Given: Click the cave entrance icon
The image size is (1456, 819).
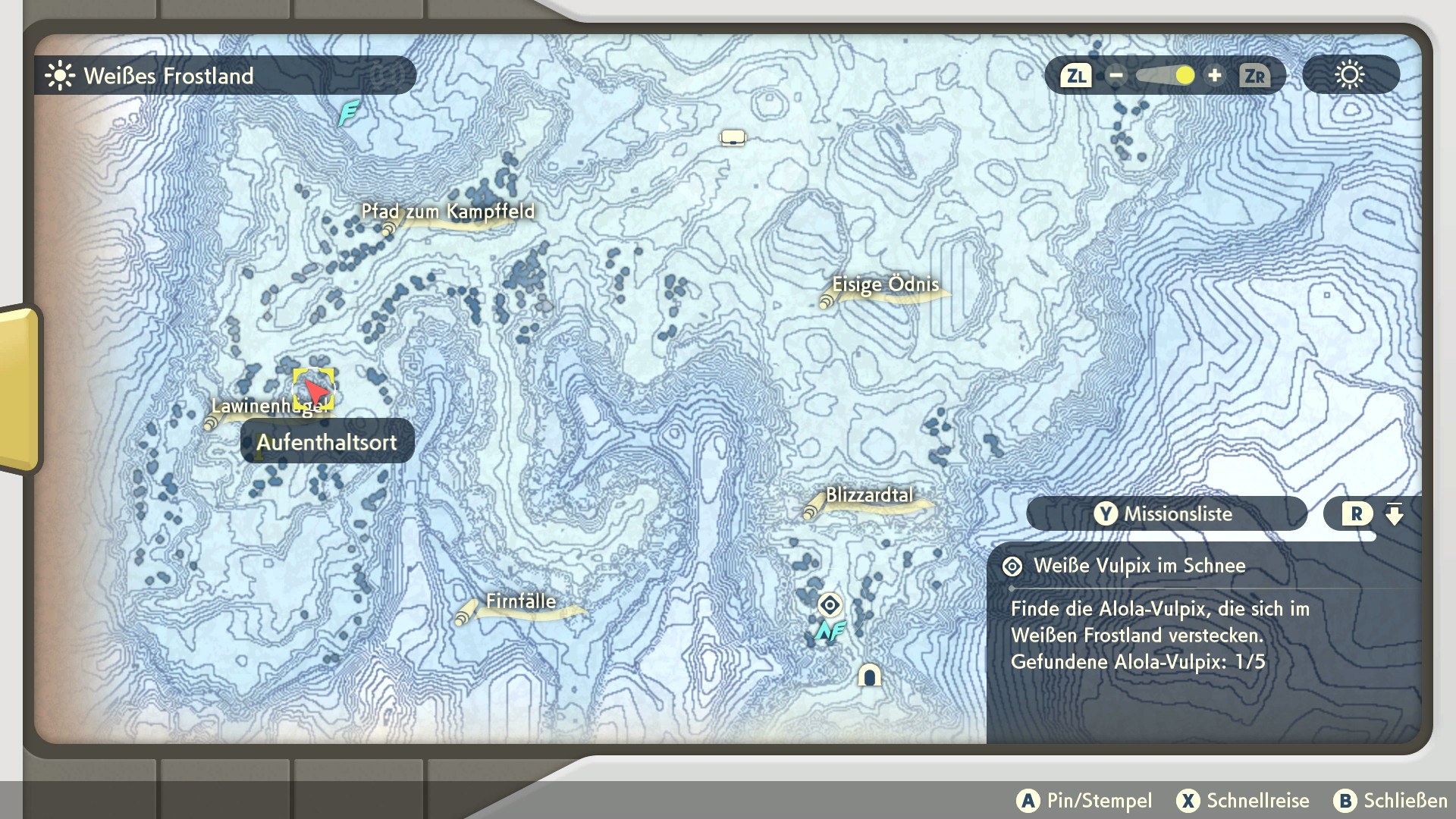Looking at the screenshot, I should pyautogui.click(x=869, y=675).
